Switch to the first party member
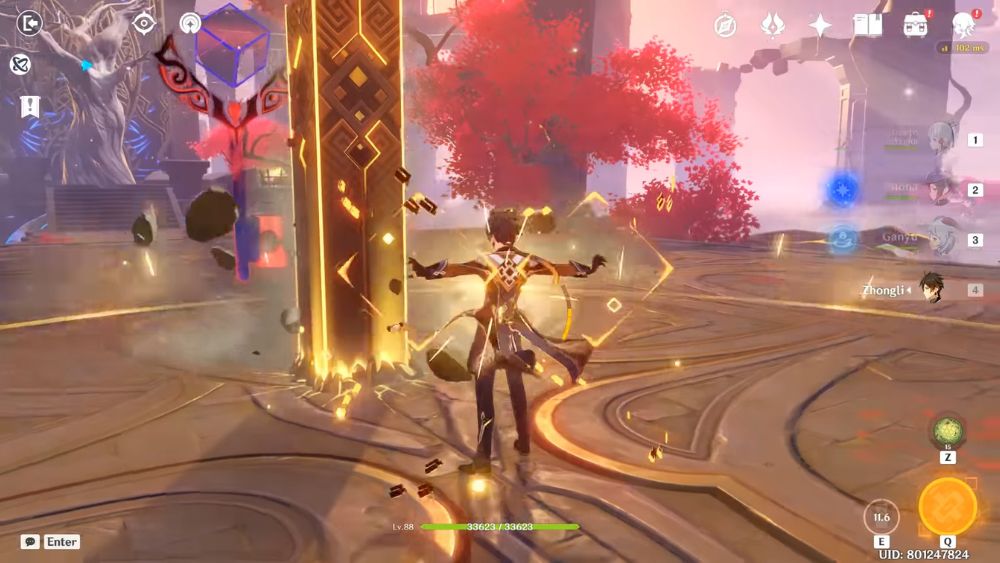1000x563 pixels. tap(940, 139)
